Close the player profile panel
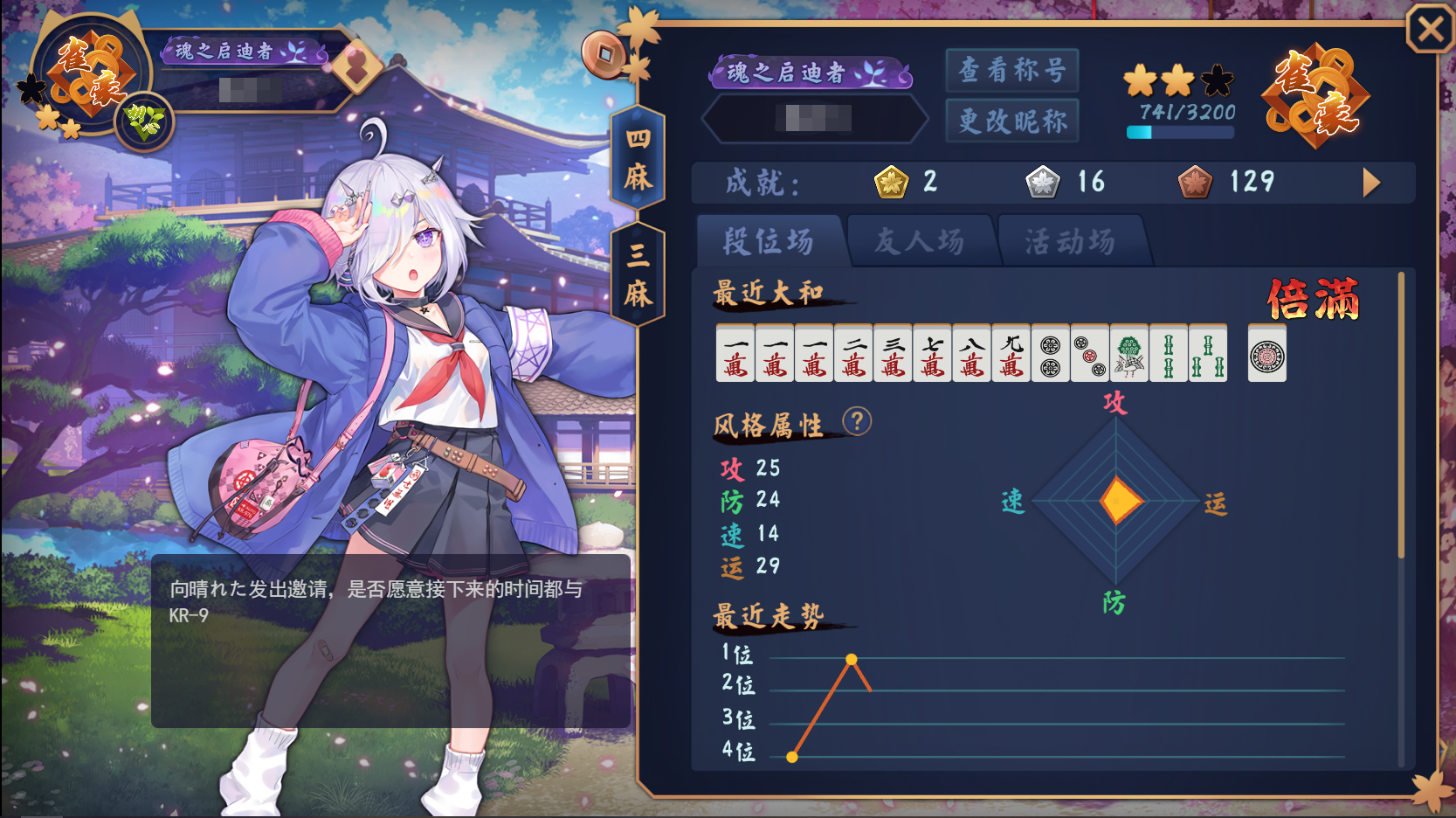The image size is (1456, 818). 1430,31
